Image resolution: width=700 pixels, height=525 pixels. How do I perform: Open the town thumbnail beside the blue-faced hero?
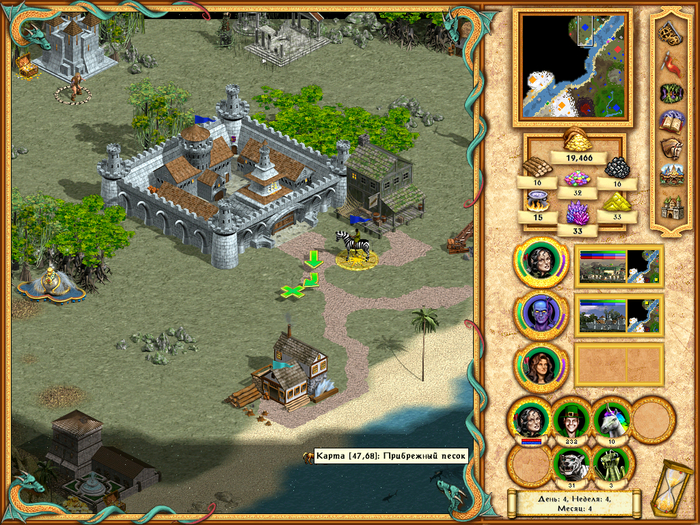tap(618, 314)
